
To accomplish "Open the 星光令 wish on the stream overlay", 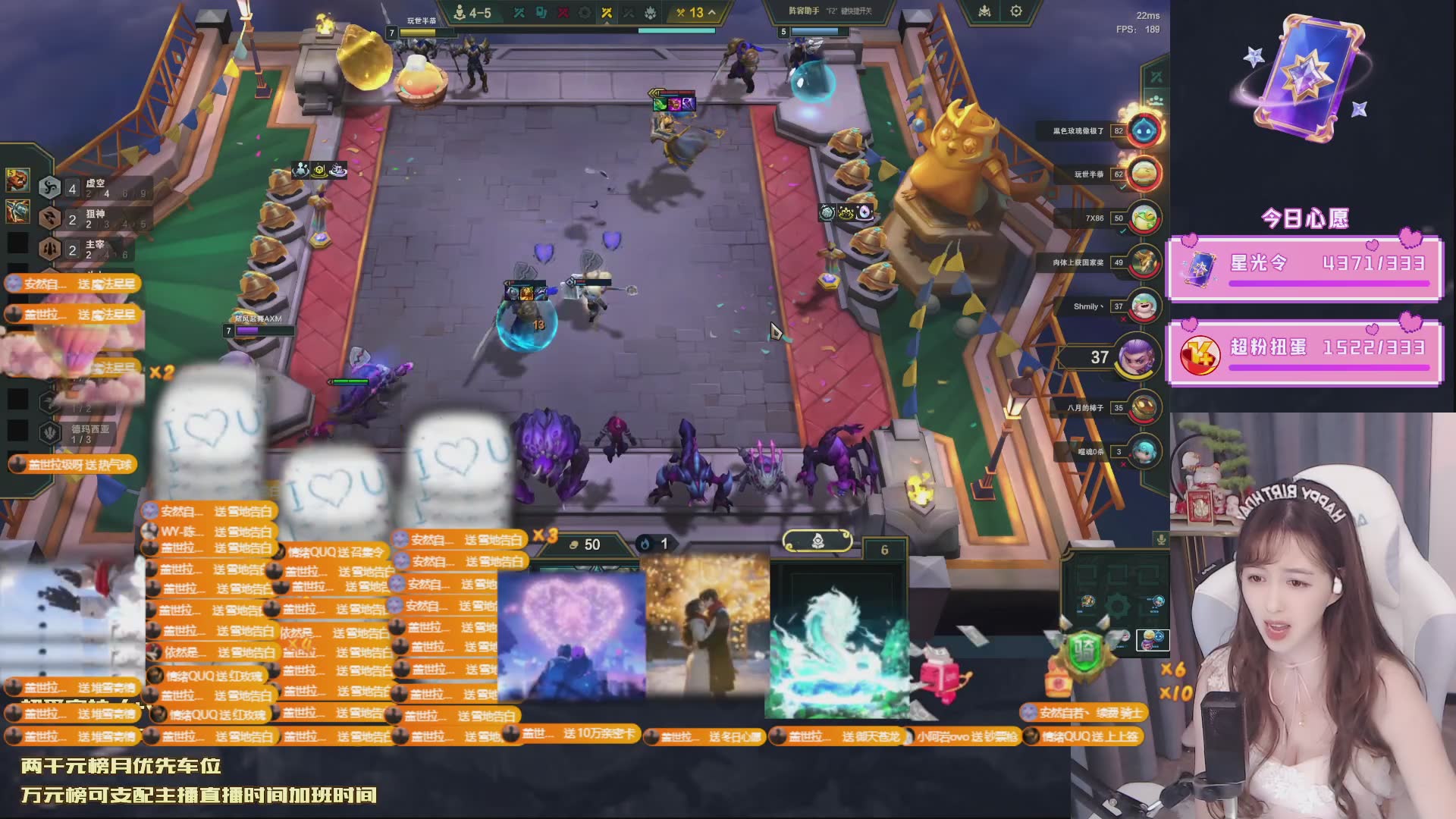I will (1304, 268).
